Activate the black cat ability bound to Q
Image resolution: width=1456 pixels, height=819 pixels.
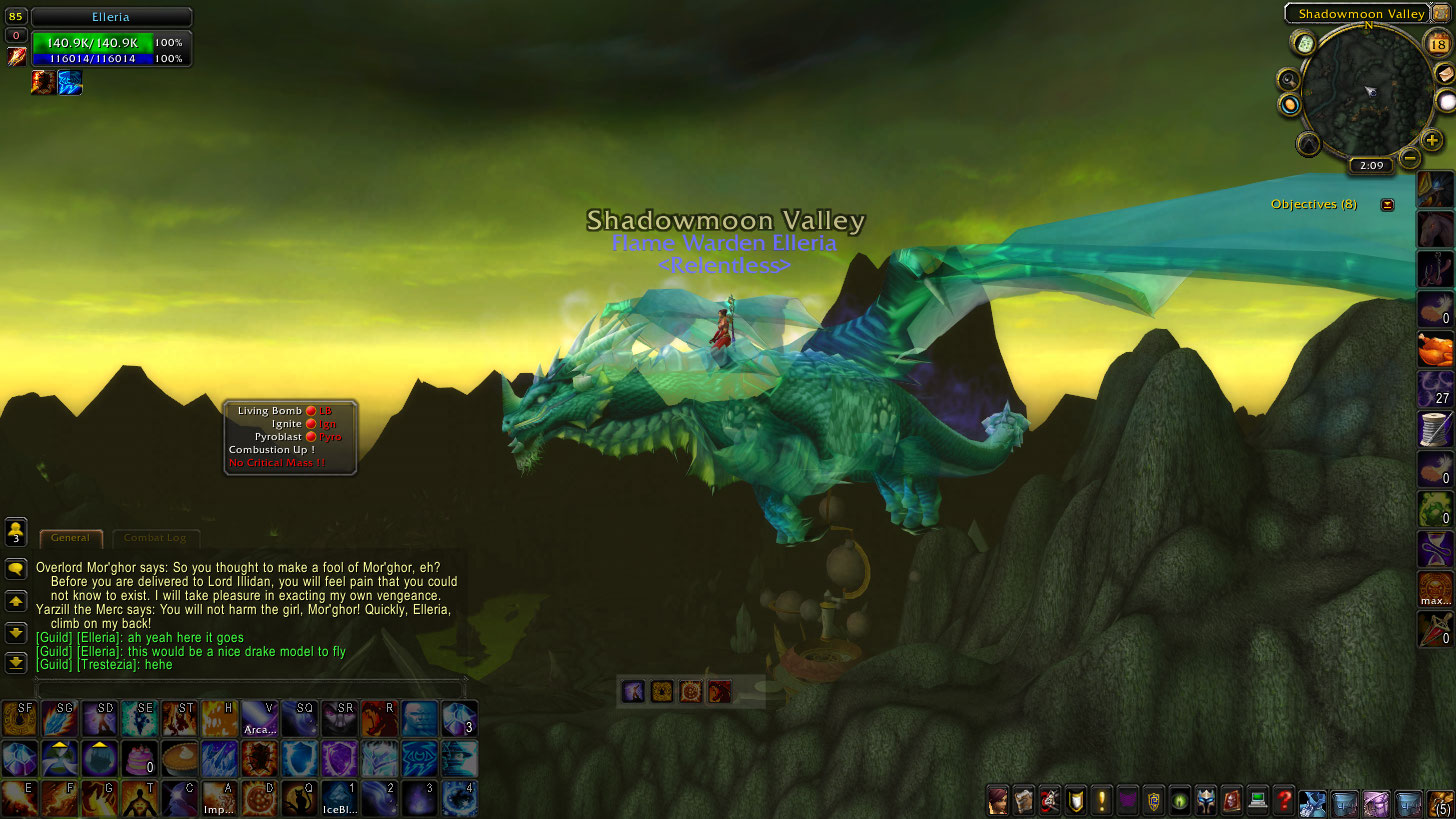(299, 798)
